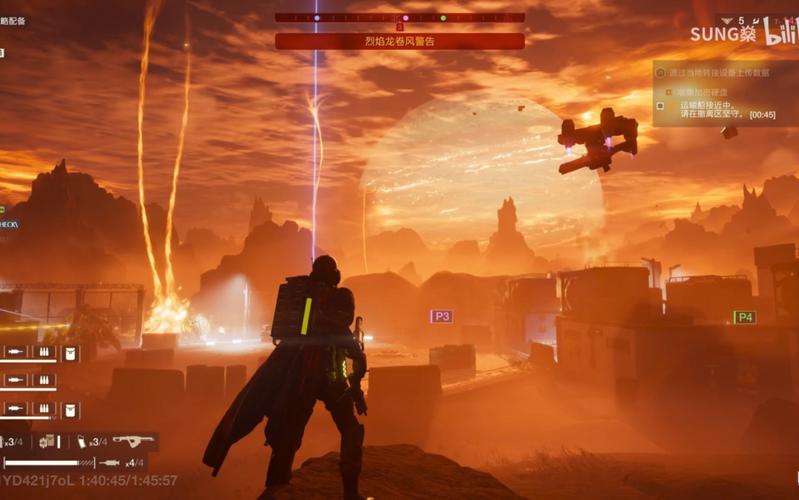Select the P4 teammate marker
Screen dimensions: 799x500
pos(744,317)
